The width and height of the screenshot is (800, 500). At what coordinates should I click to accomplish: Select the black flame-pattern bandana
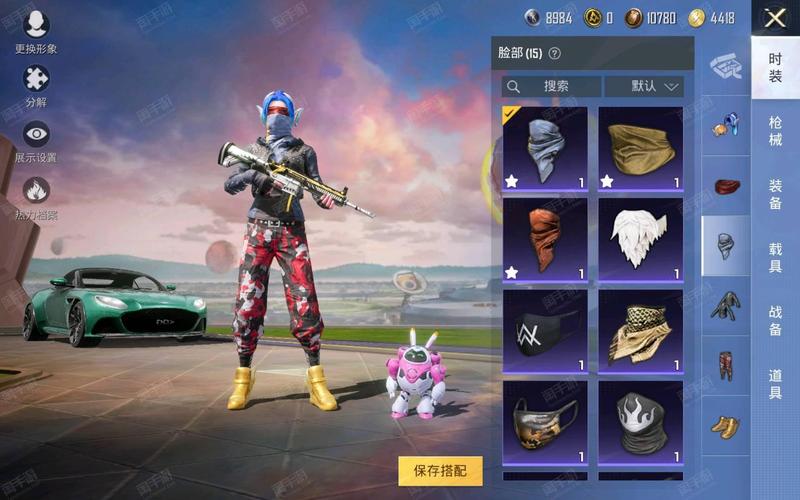tap(640, 421)
